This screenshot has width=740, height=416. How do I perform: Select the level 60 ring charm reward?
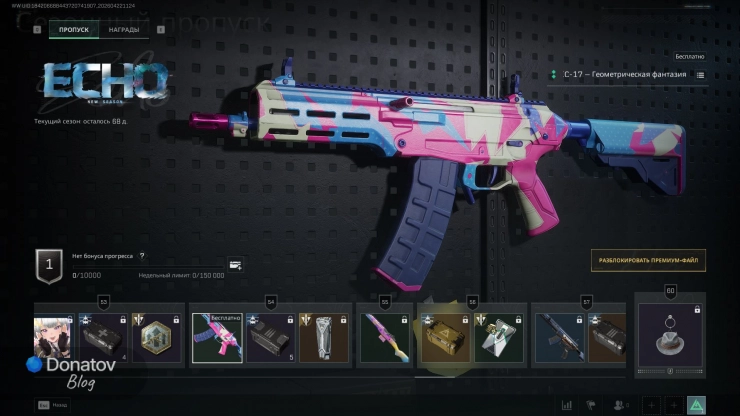(x=669, y=336)
